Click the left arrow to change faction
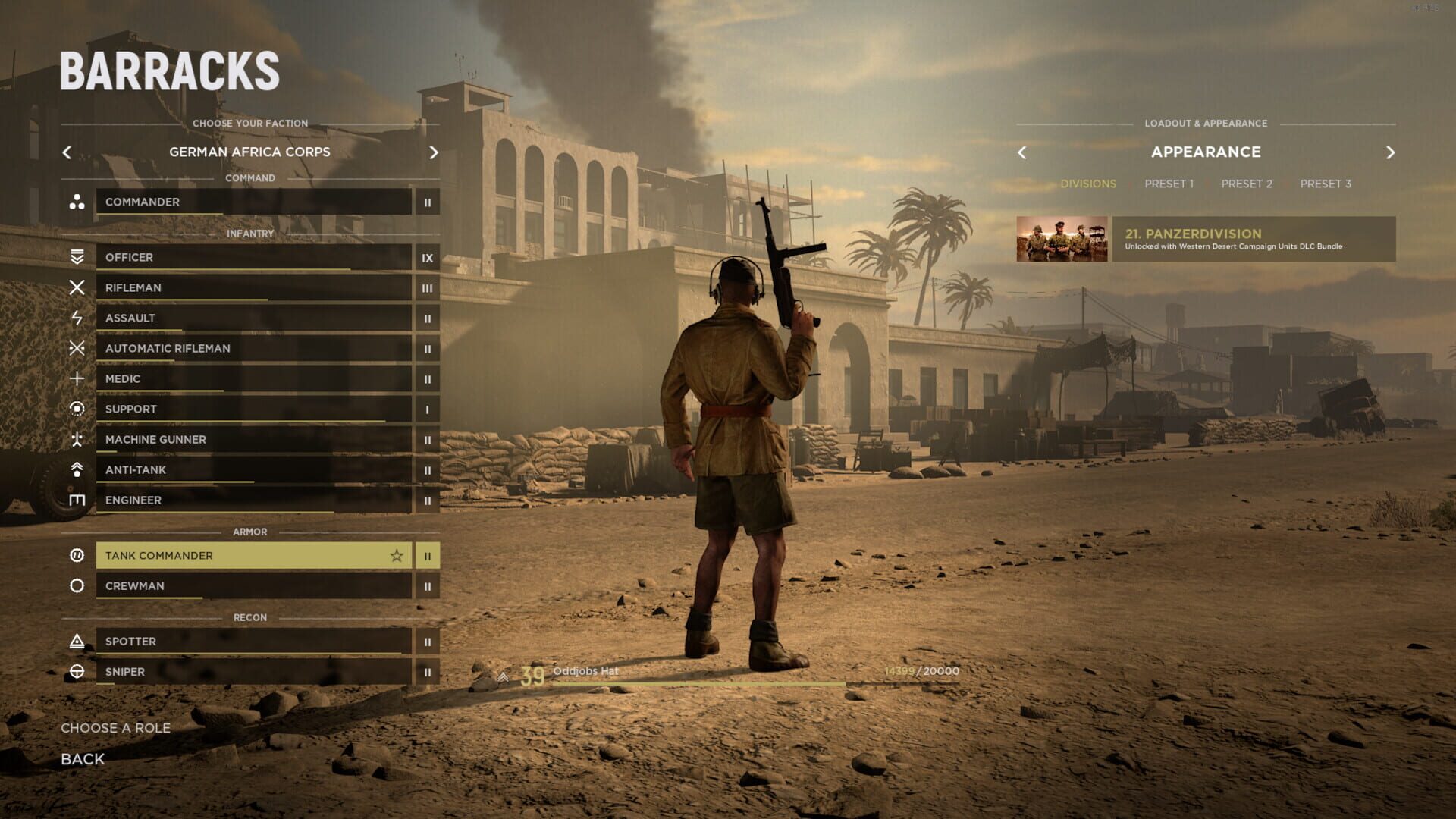Image resolution: width=1456 pixels, height=819 pixels. [67, 152]
